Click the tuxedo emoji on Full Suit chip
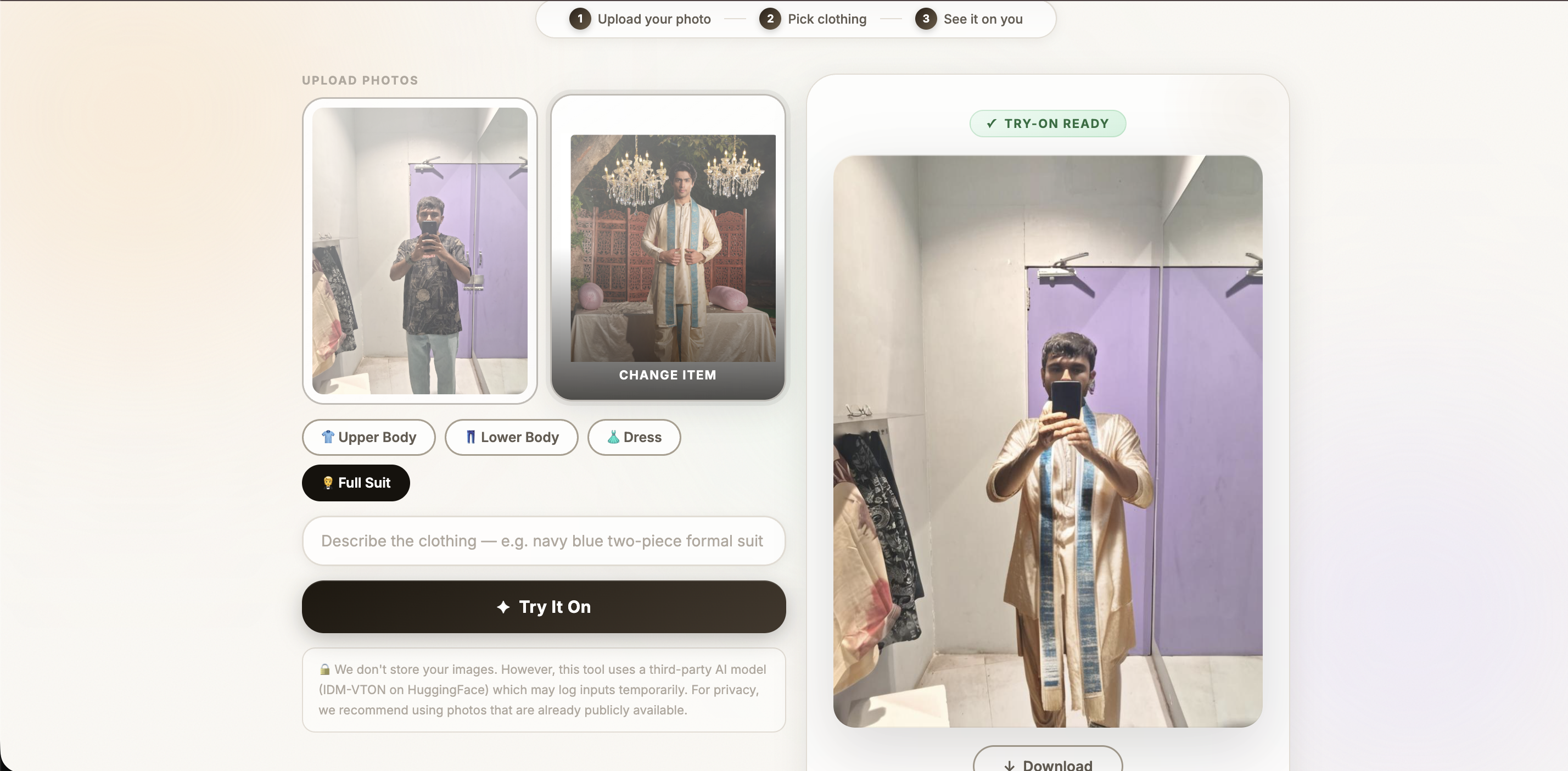Image resolution: width=1568 pixels, height=771 pixels. [327, 483]
